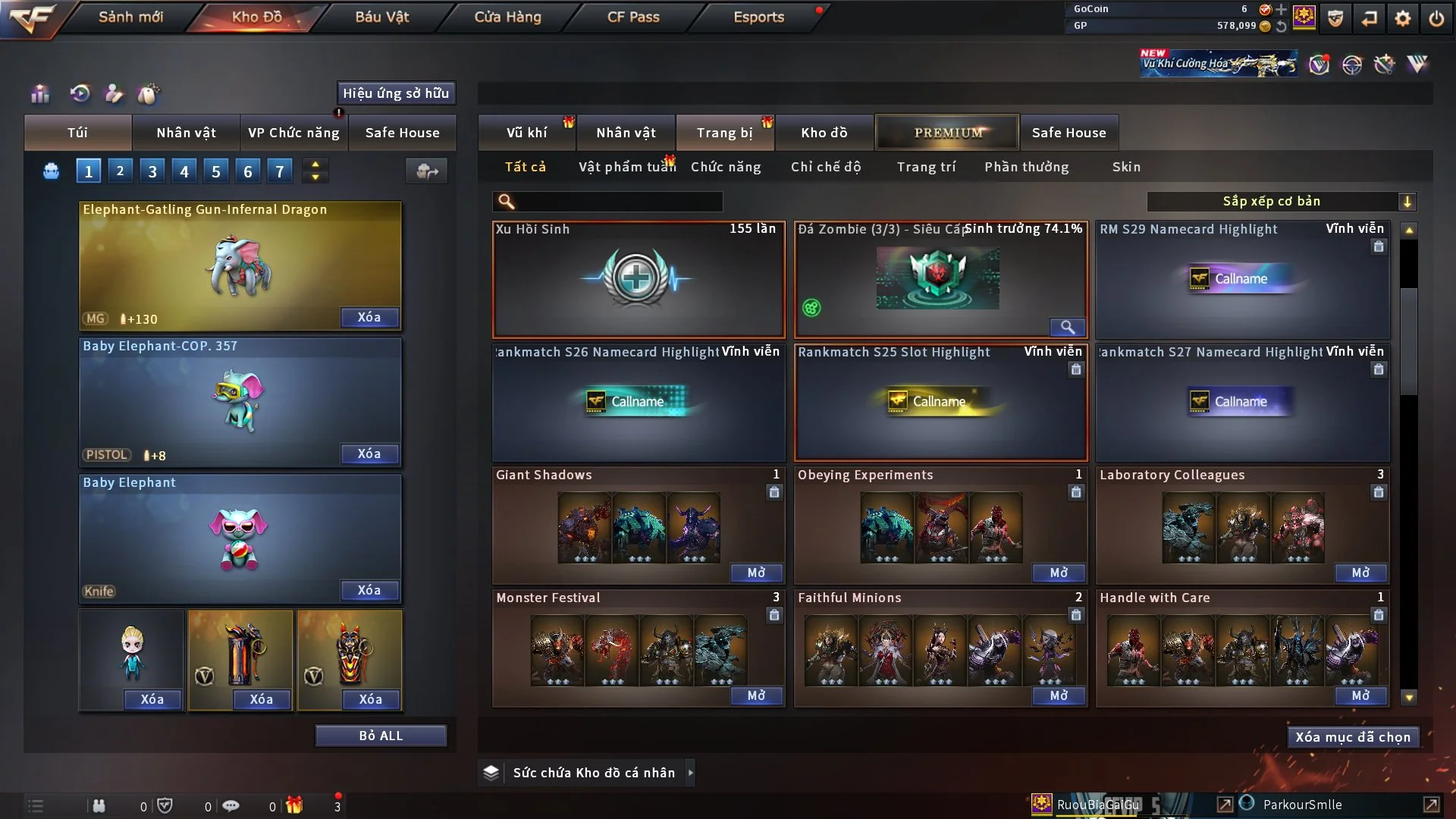Screen dimensions: 1456x819
Task: Select the PREMIUM inventory tab
Action: tap(948, 133)
